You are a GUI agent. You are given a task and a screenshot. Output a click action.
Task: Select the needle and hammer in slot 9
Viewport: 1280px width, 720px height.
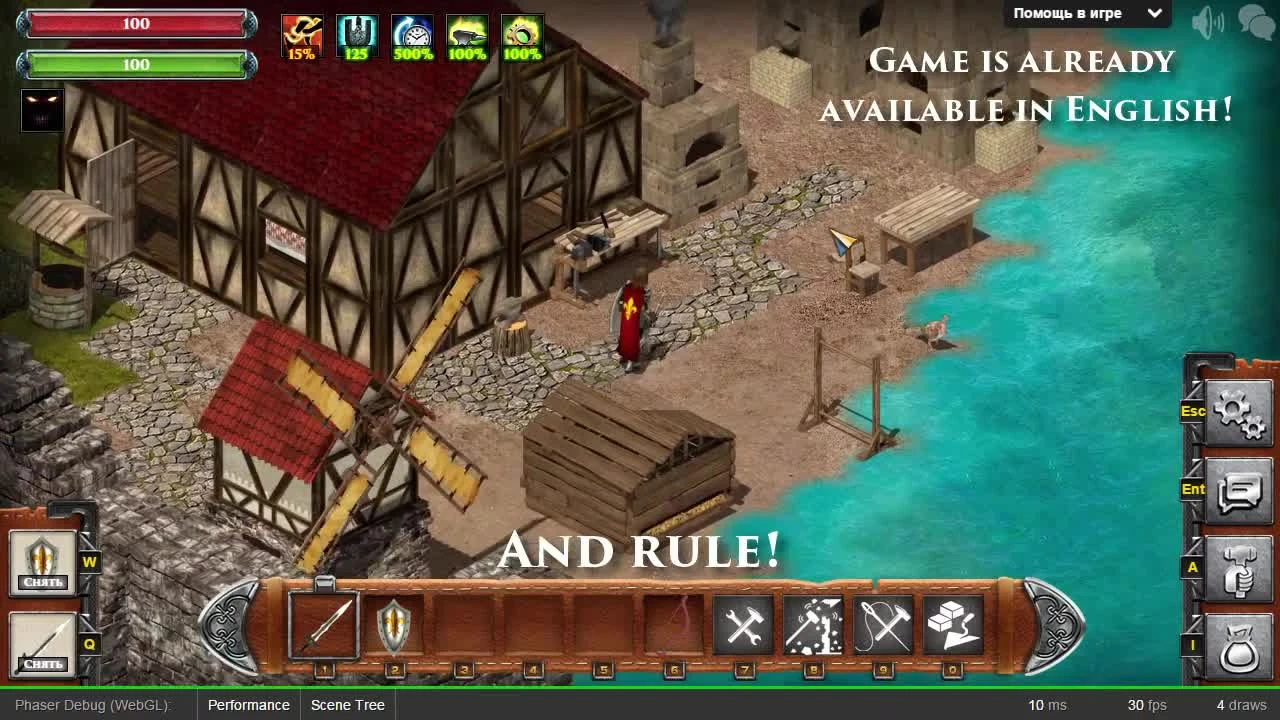click(x=884, y=622)
